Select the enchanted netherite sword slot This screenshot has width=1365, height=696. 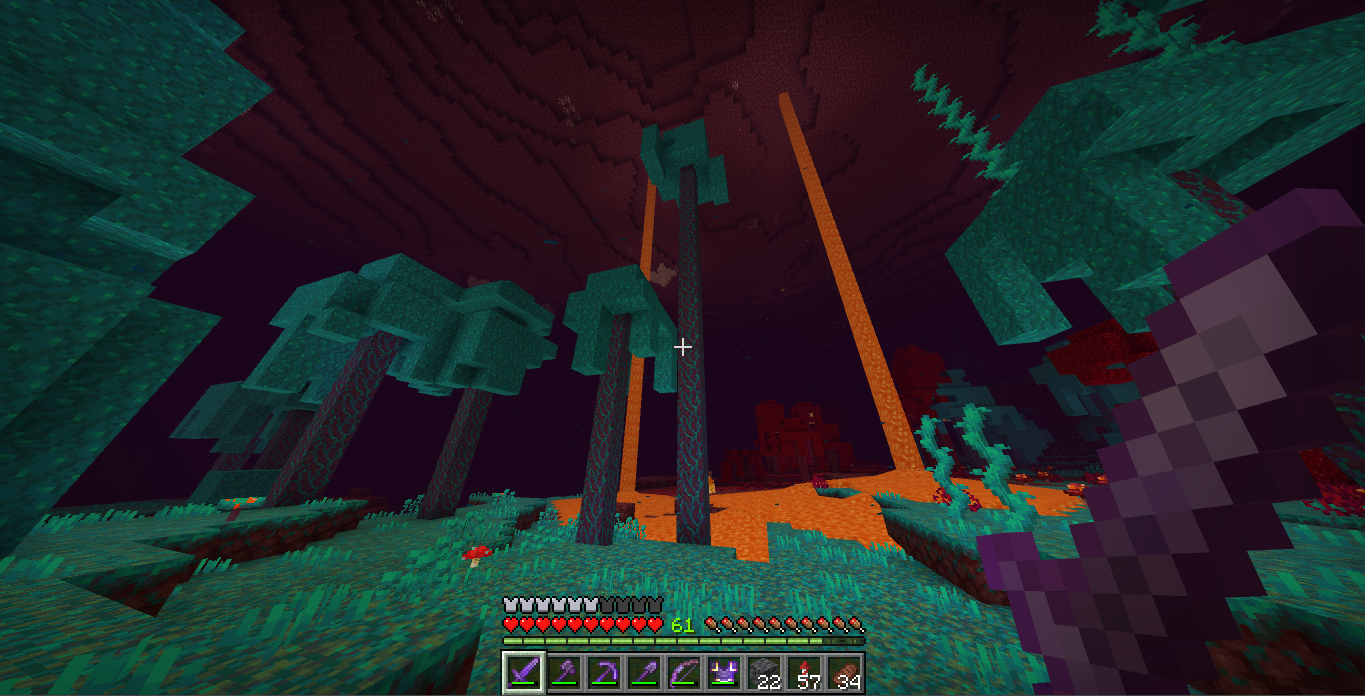tap(523, 672)
